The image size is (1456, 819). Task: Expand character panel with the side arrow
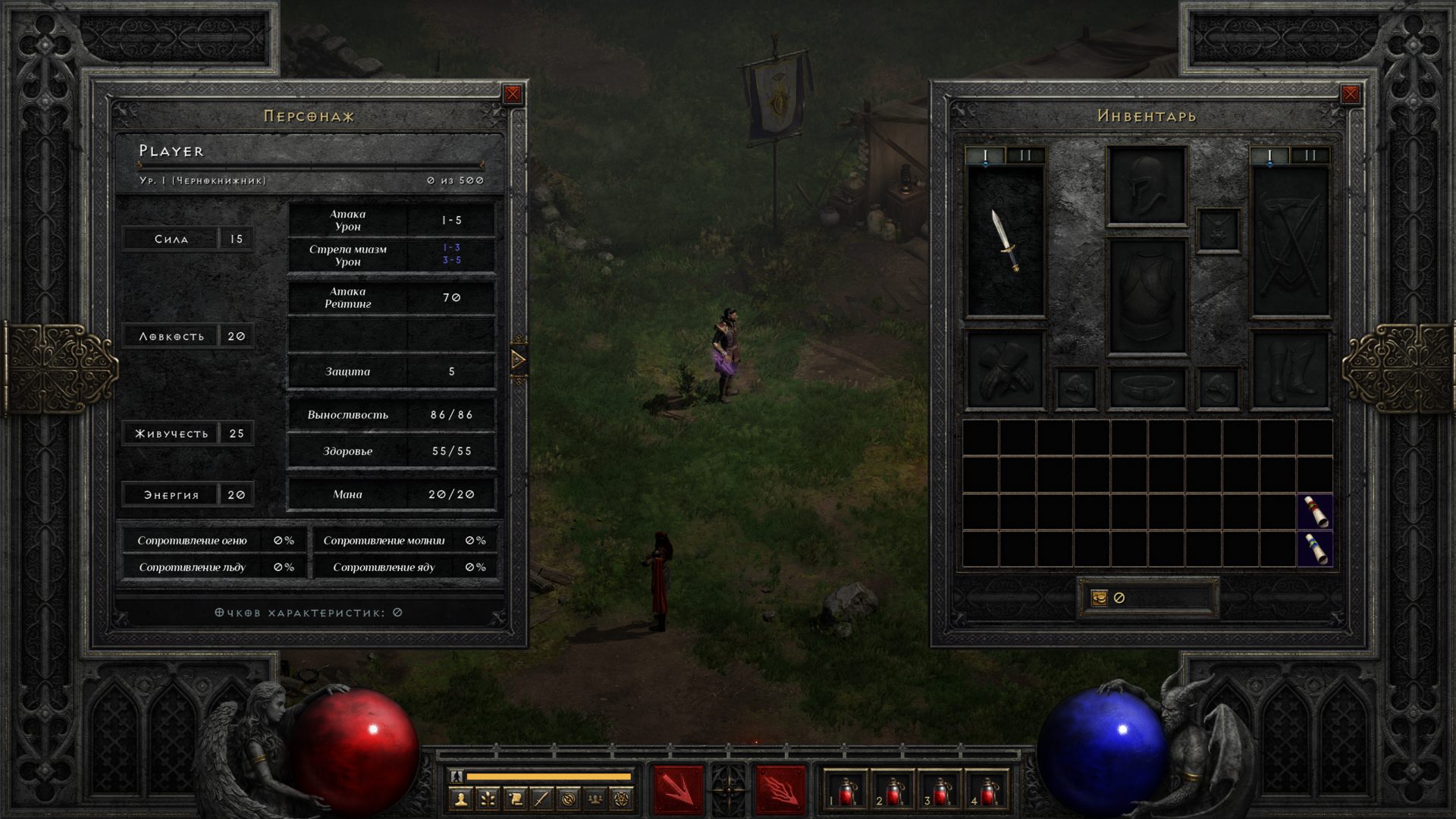[x=519, y=359]
